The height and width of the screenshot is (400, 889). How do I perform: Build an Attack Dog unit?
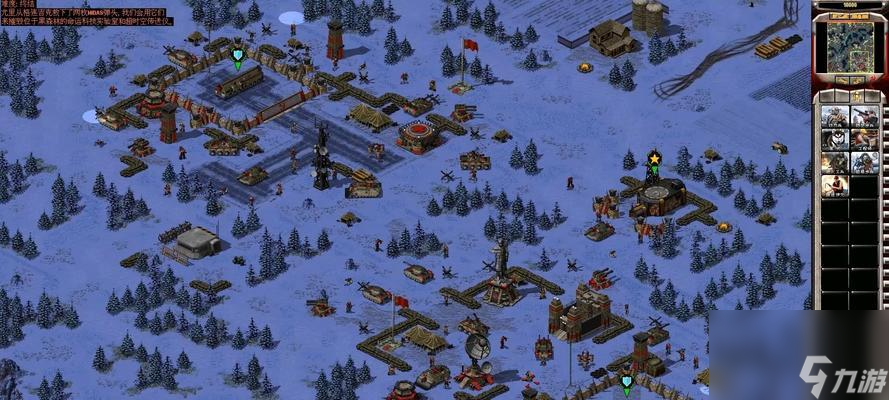click(x=835, y=139)
